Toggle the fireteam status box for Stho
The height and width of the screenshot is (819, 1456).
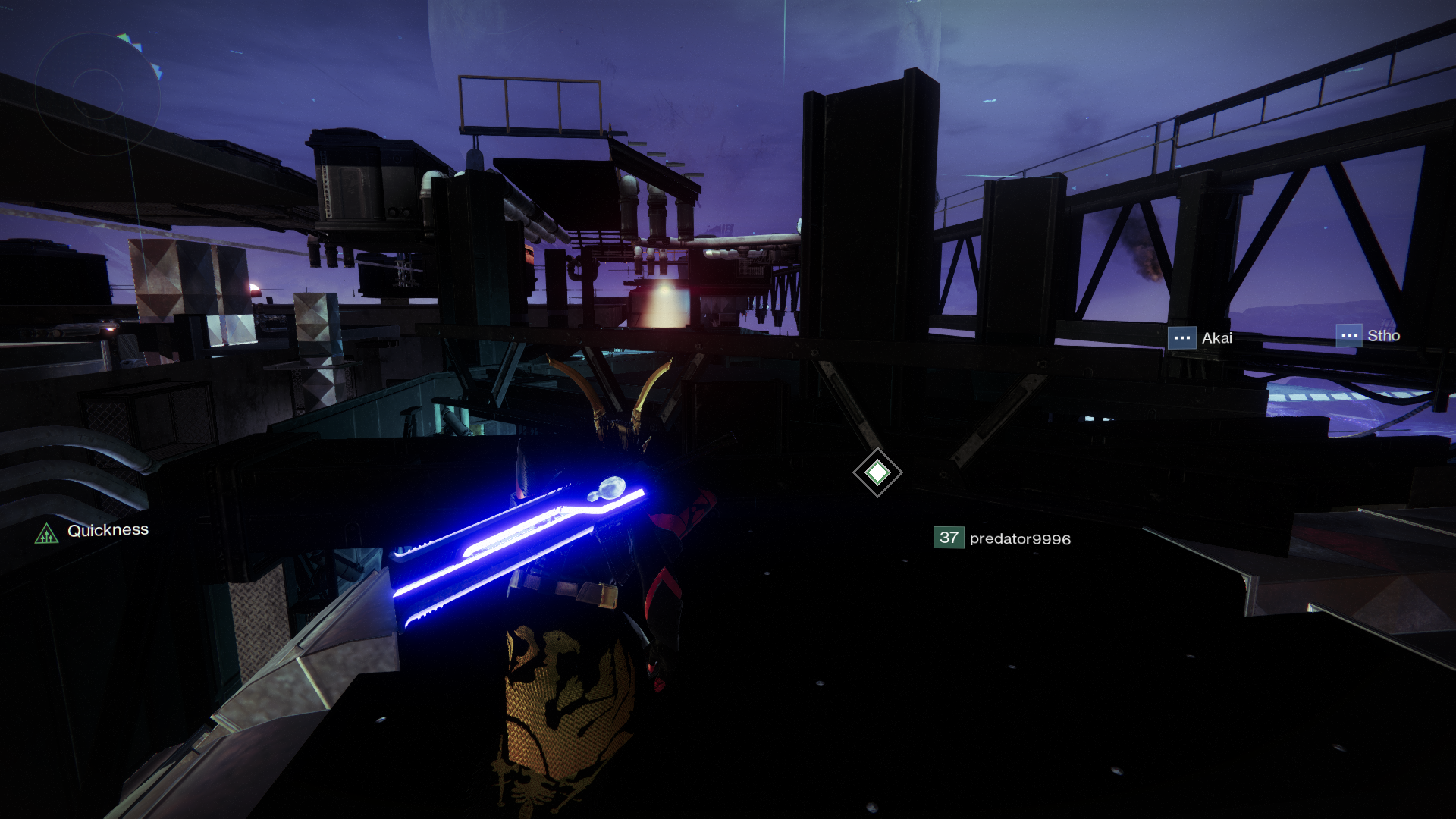pos(1348,335)
